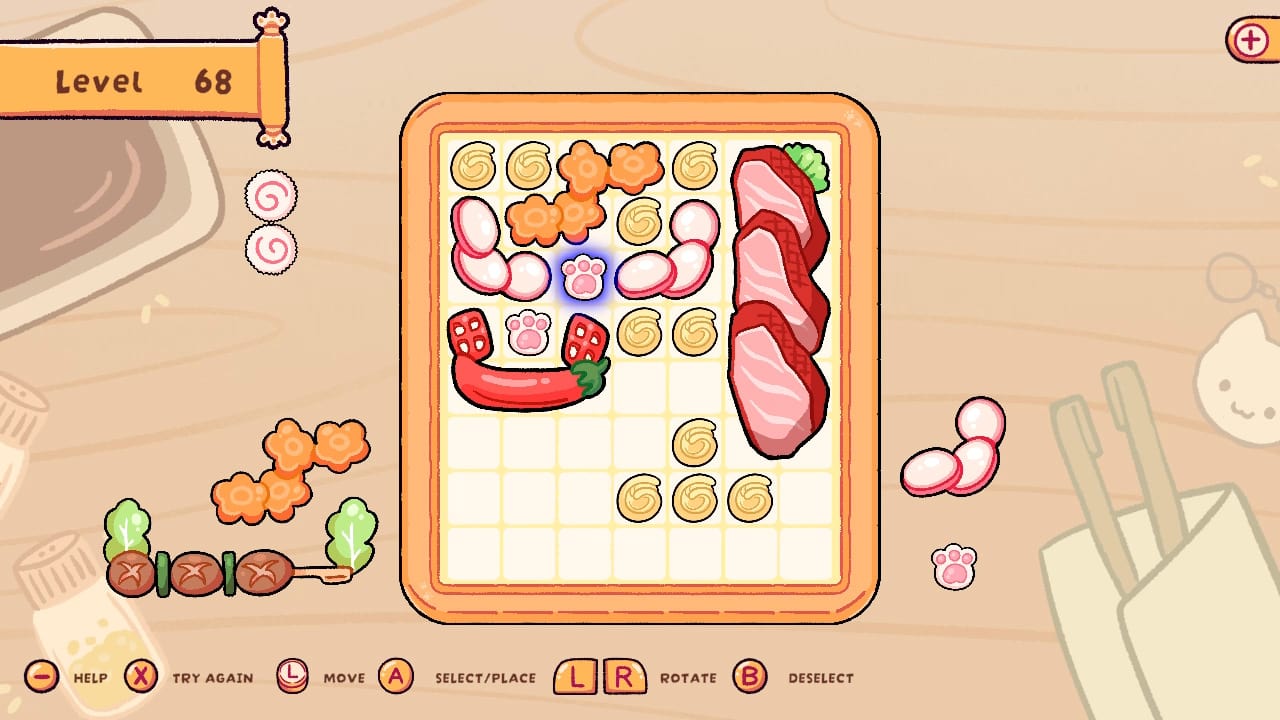Click the minus Help icon
Screen dimensions: 1280x720
click(40, 677)
